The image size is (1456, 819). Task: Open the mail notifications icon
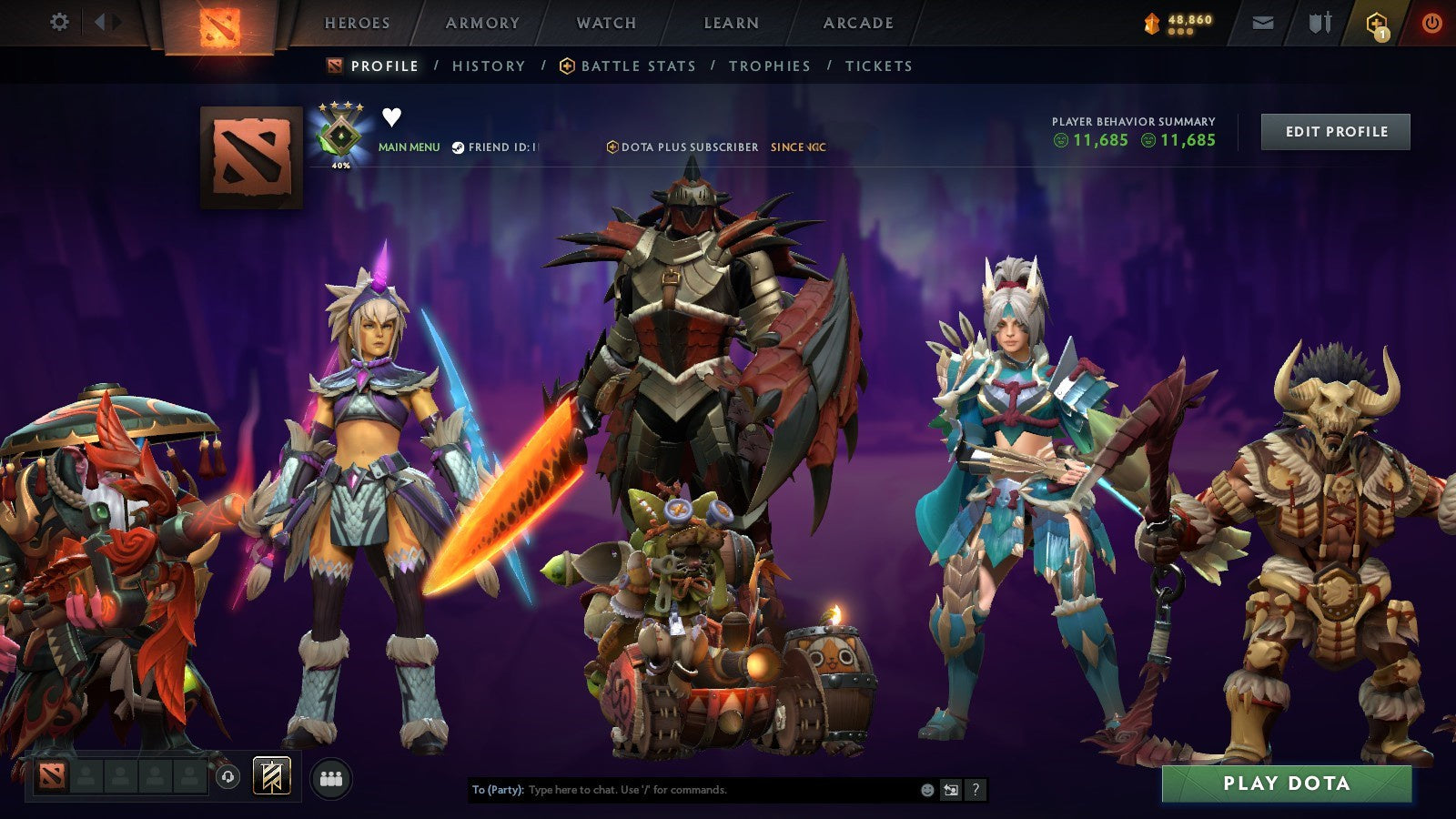pos(1260,23)
